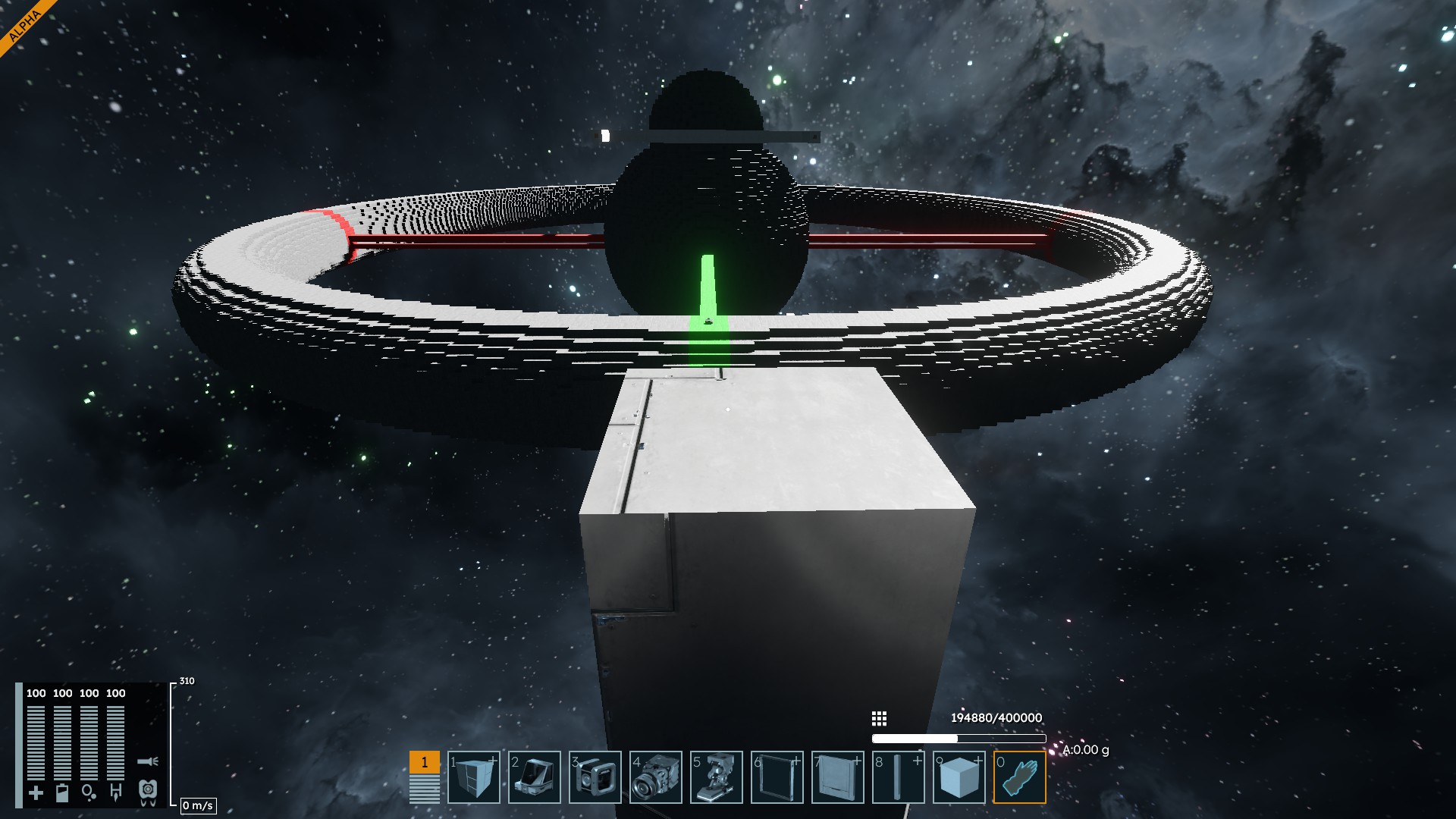Select the square-framed block in slot 3

(x=595, y=777)
